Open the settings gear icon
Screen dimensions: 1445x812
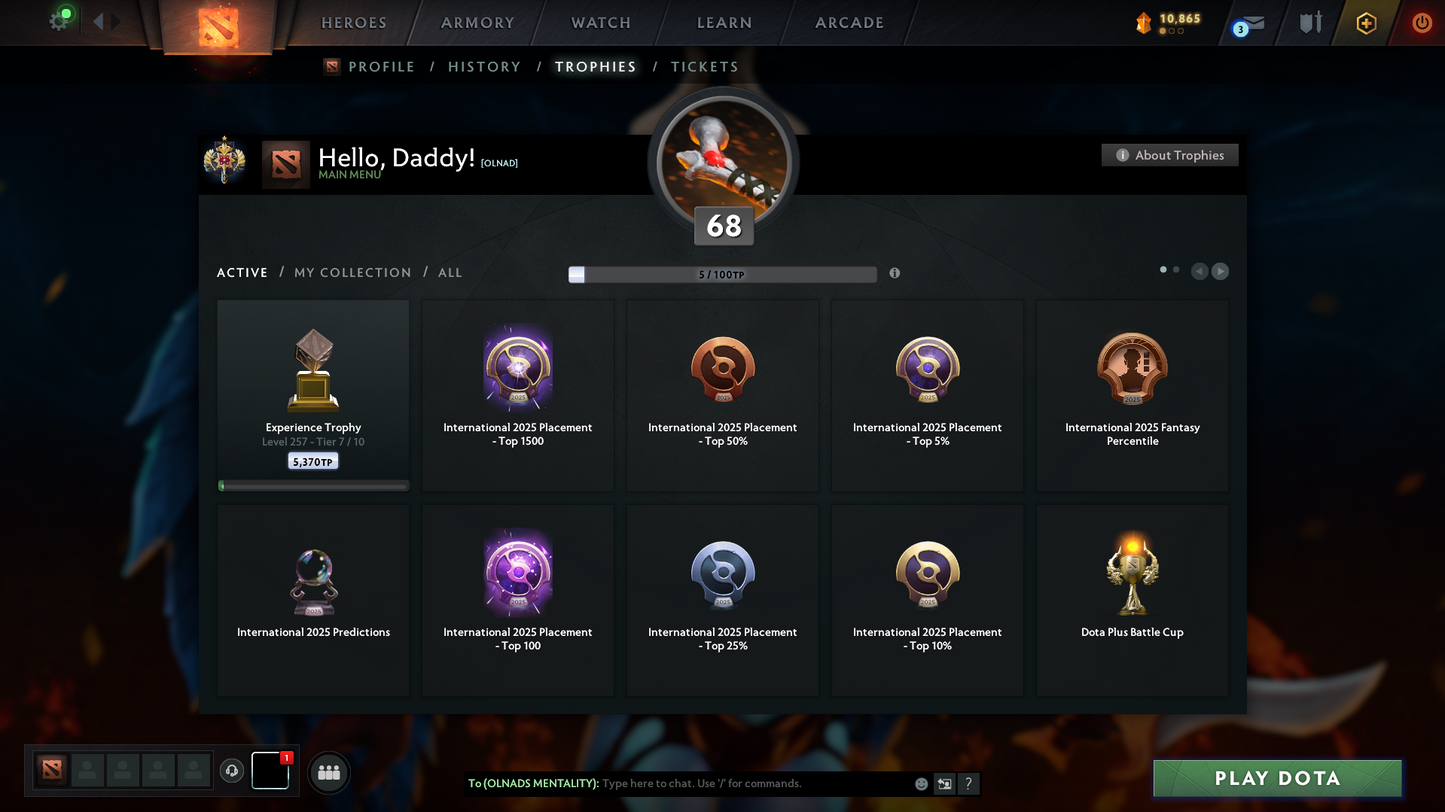tap(59, 21)
